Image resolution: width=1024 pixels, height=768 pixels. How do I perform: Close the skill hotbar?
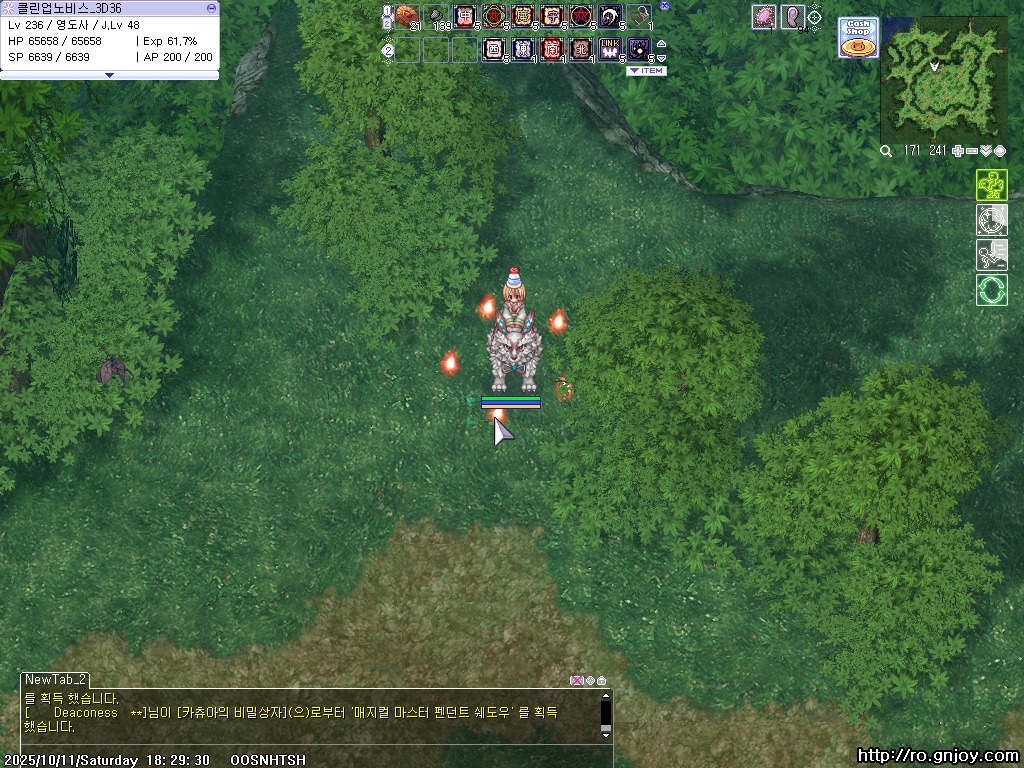click(665, 5)
